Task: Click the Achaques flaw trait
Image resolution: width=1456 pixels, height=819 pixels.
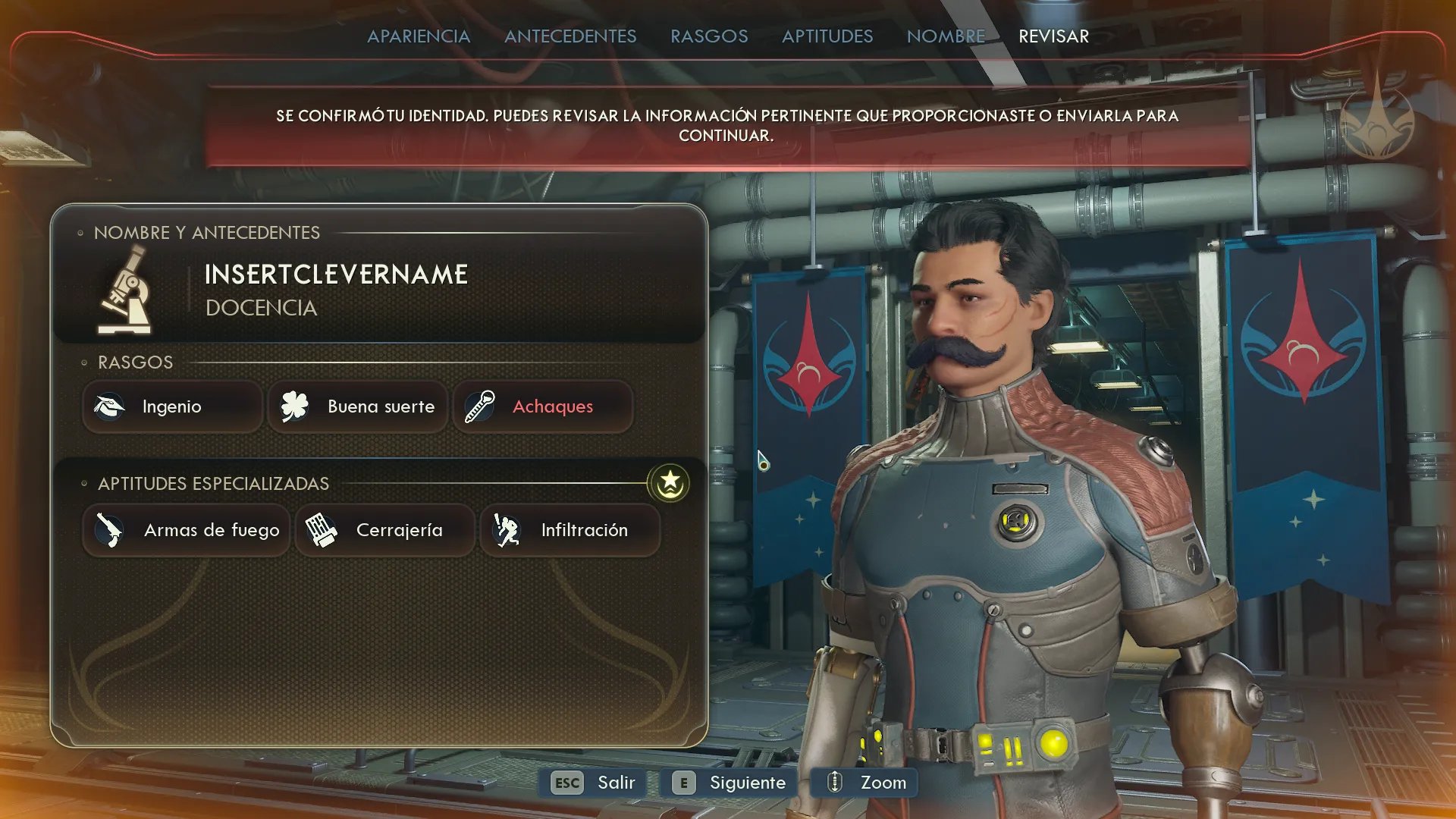Action: [542, 407]
